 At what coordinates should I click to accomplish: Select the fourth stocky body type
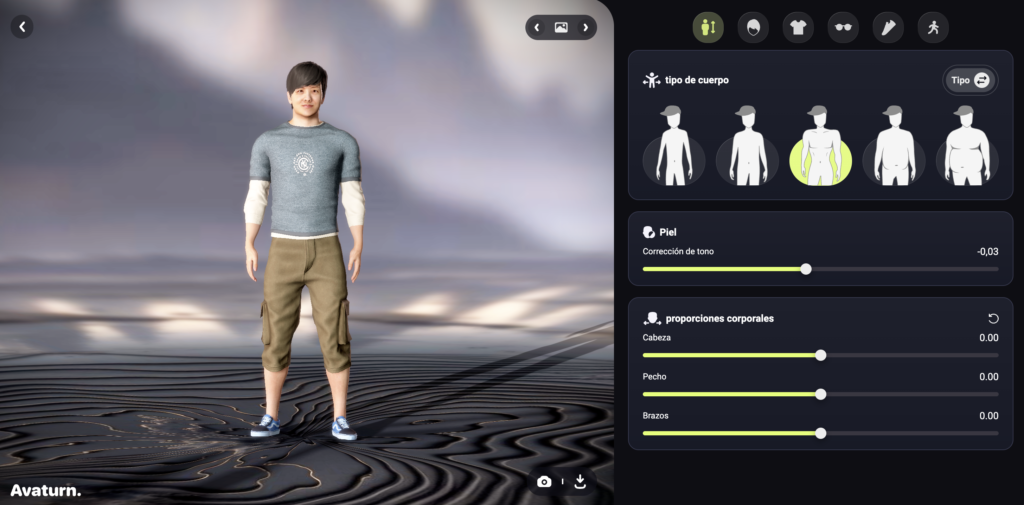coord(894,147)
